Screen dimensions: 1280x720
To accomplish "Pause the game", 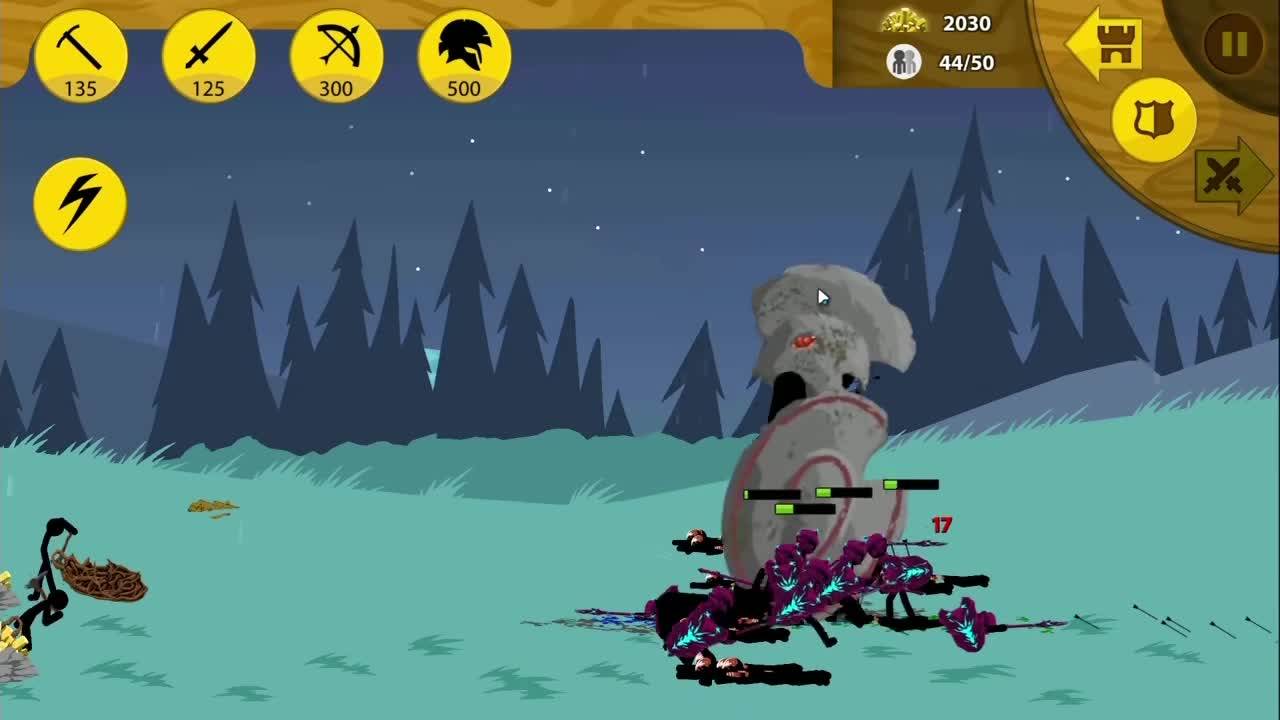I will tap(1234, 44).
